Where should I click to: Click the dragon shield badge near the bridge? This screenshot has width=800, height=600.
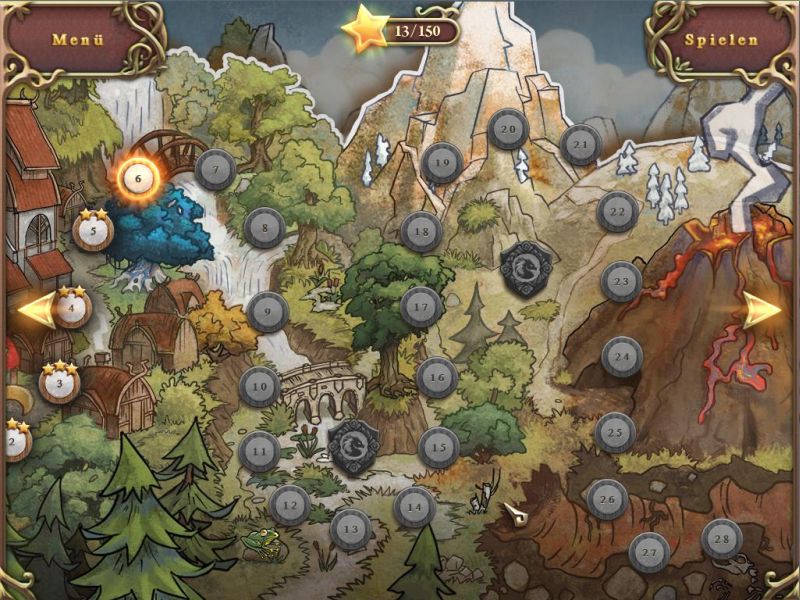click(353, 441)
